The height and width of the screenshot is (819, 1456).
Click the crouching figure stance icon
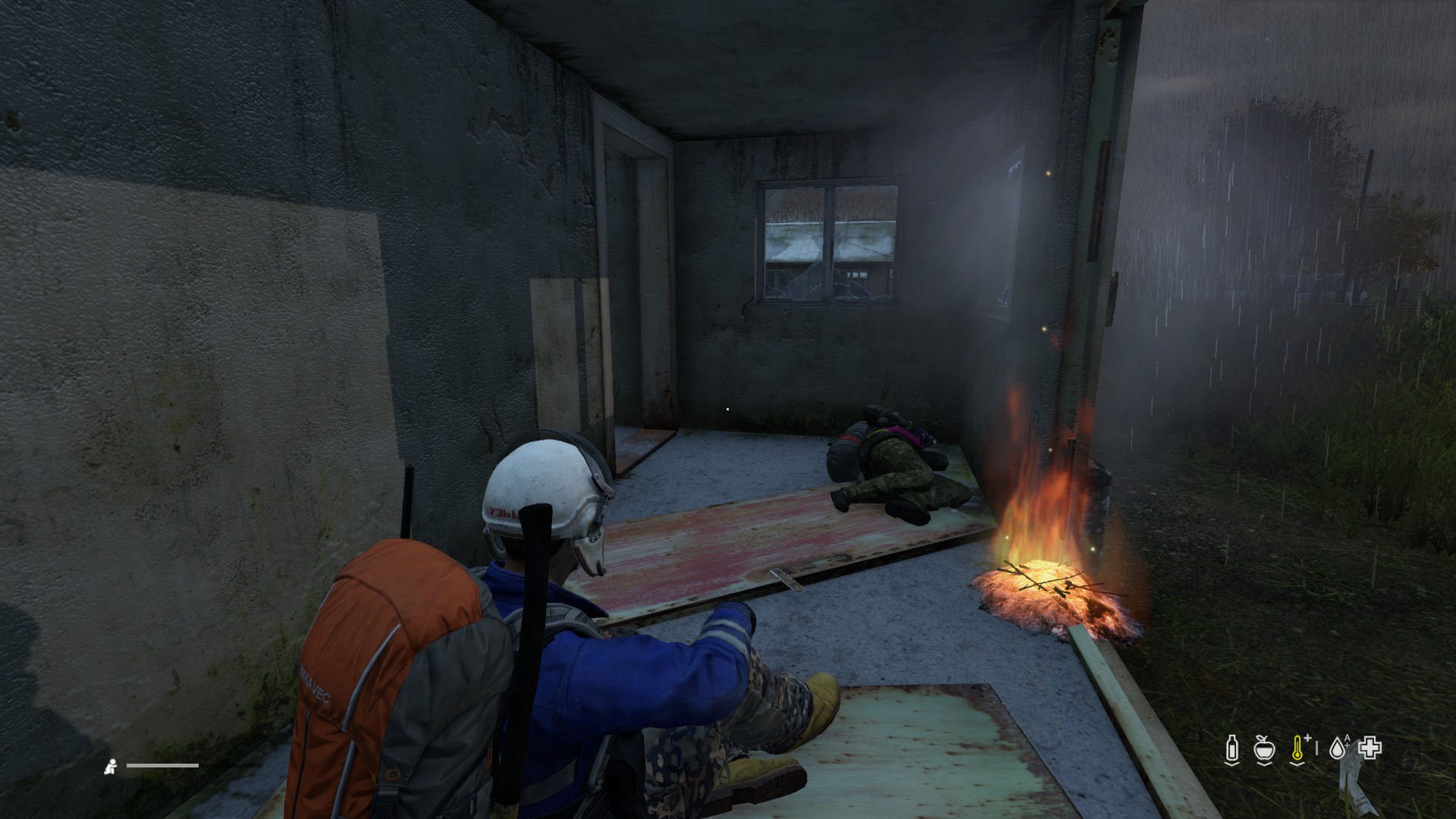[111, 767]
